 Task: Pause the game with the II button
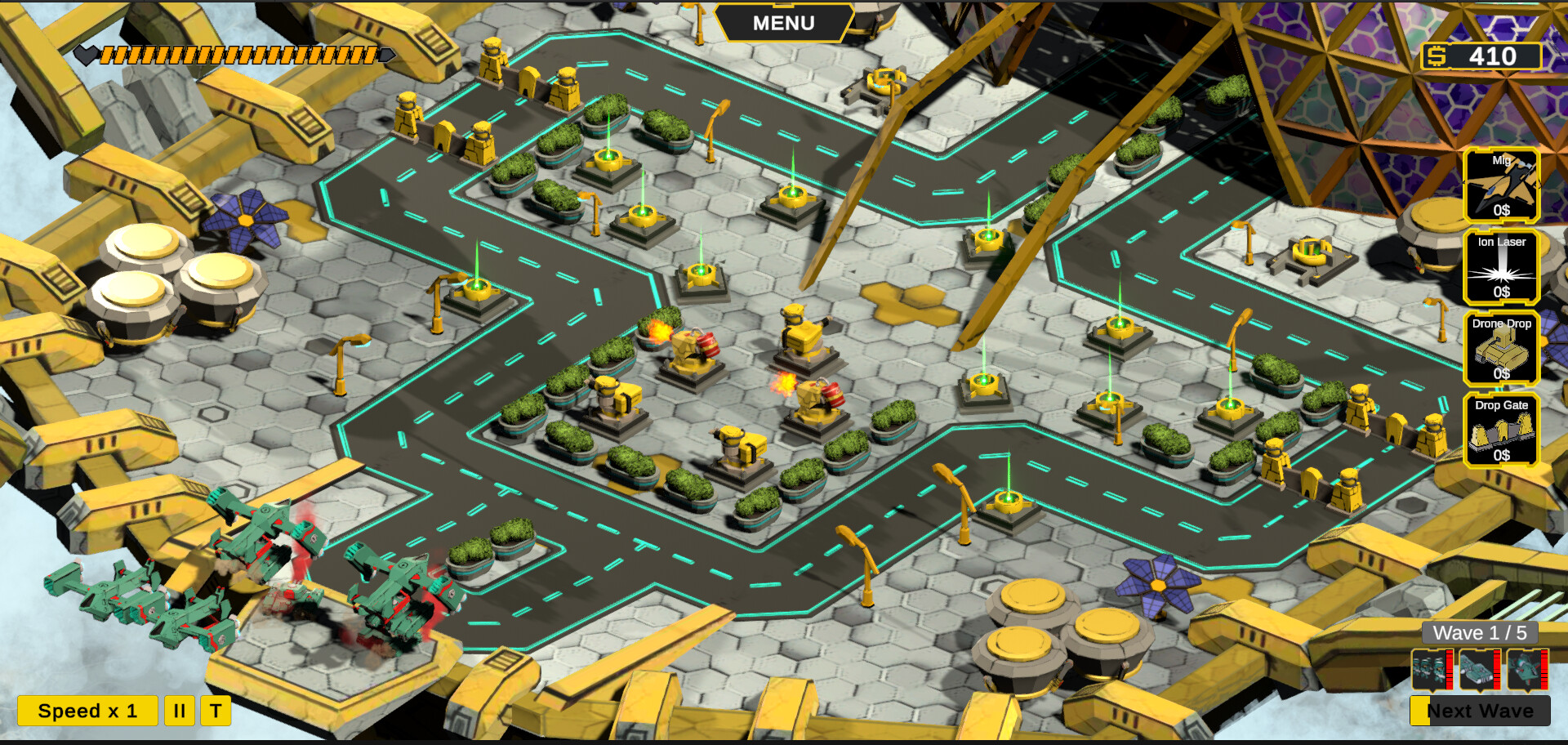click(180, 710)
